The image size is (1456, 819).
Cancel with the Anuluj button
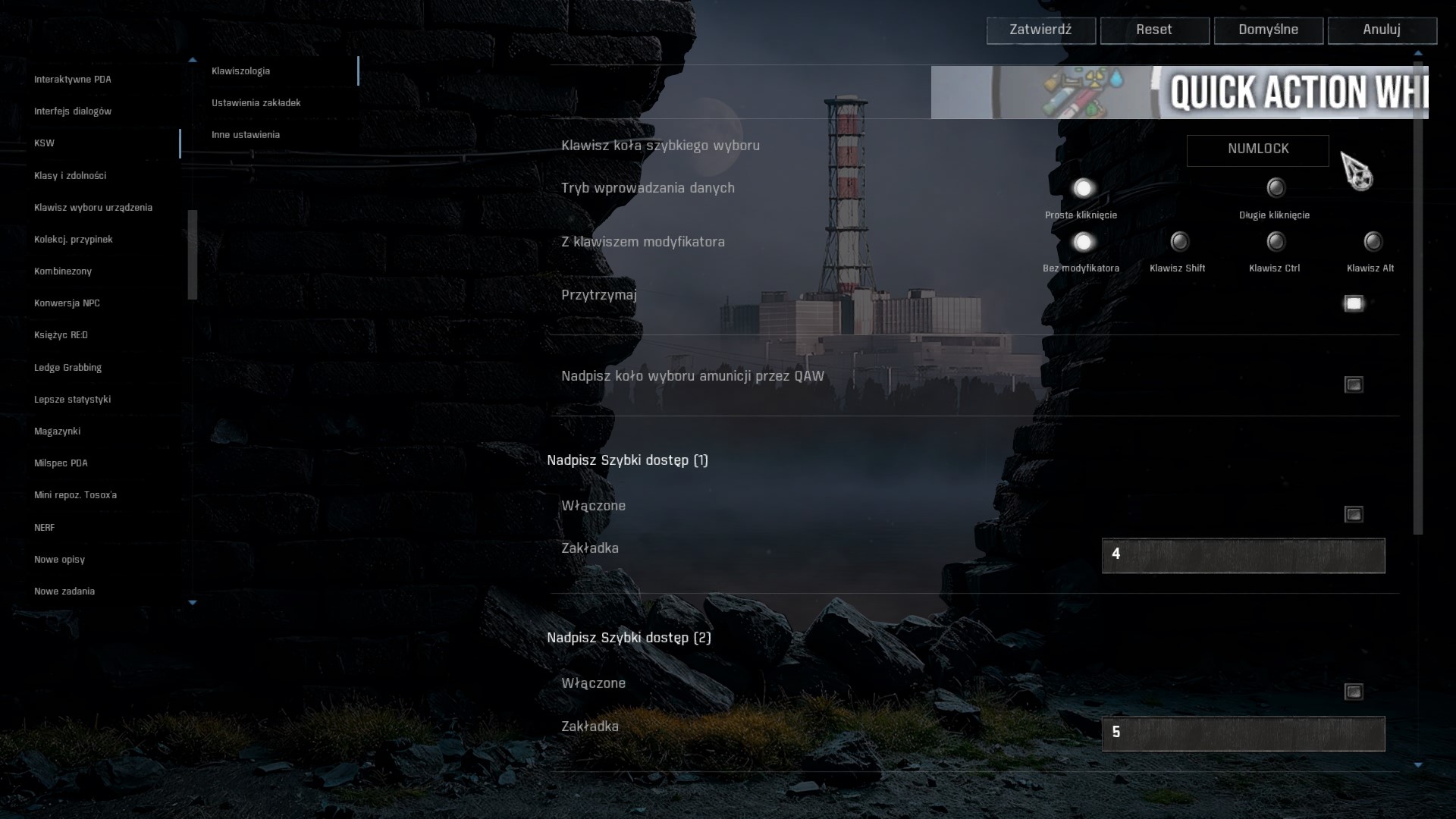click(x=1382, y=30)
